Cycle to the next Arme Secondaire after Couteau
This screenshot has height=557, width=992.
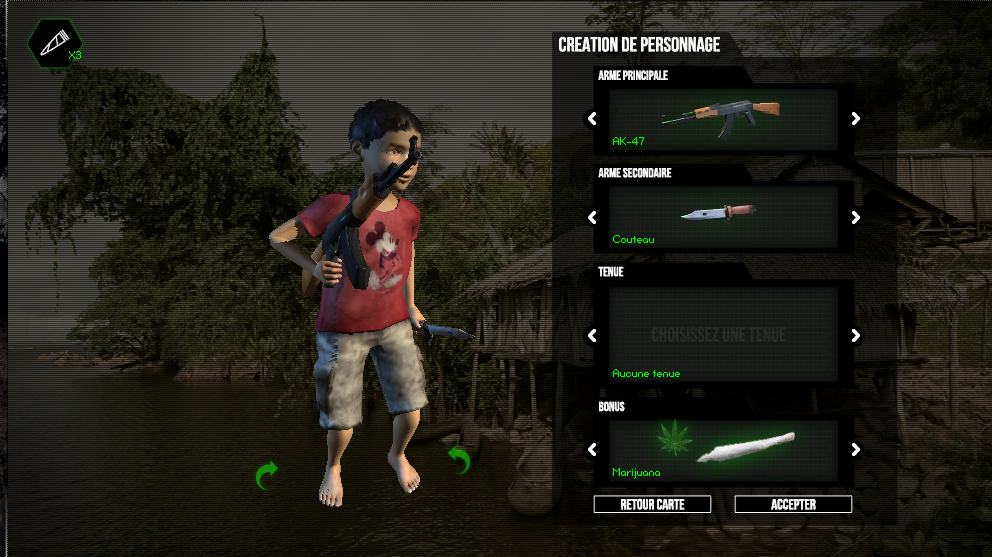856,217
